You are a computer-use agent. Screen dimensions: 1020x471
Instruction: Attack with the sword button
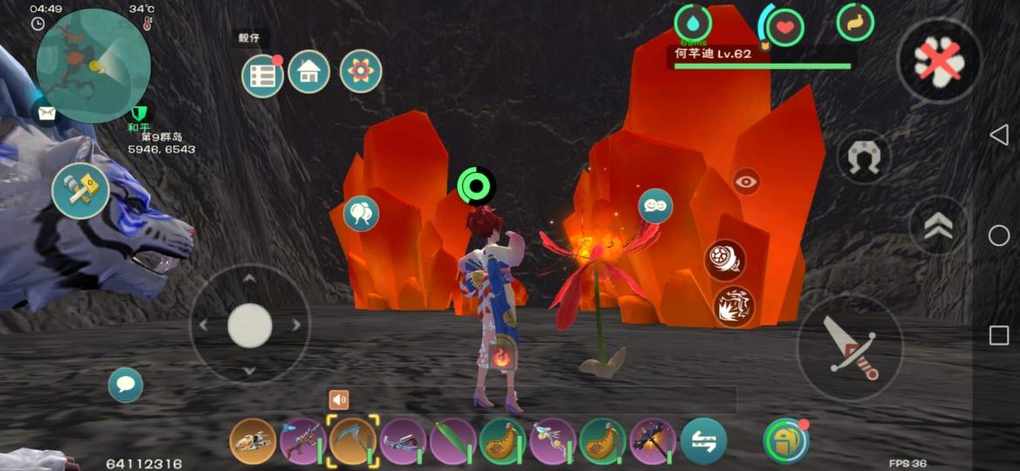coord(849,348)
